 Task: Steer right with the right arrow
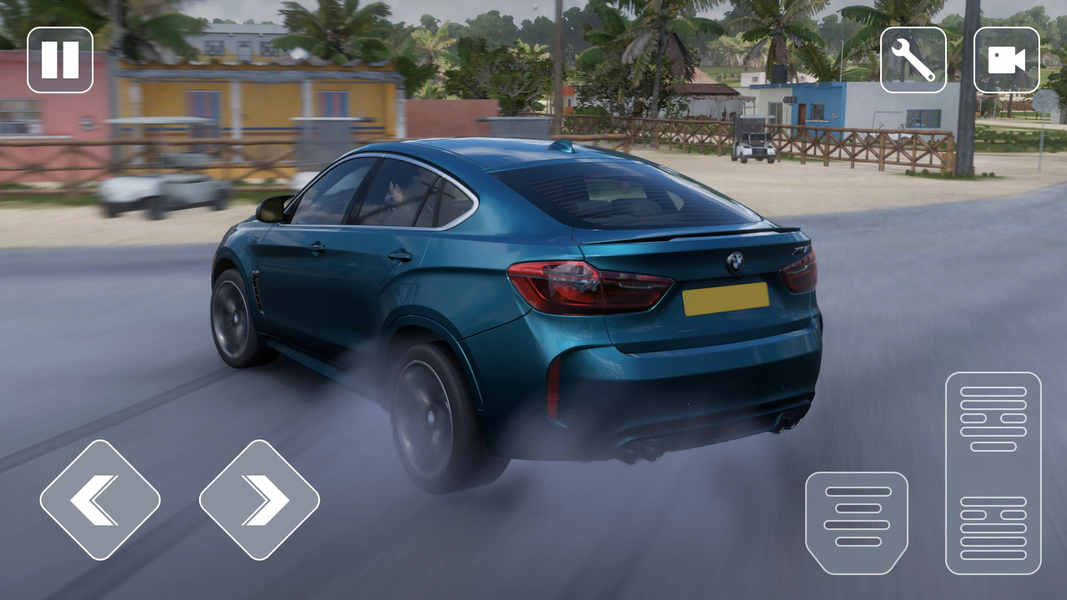[259, 500]
